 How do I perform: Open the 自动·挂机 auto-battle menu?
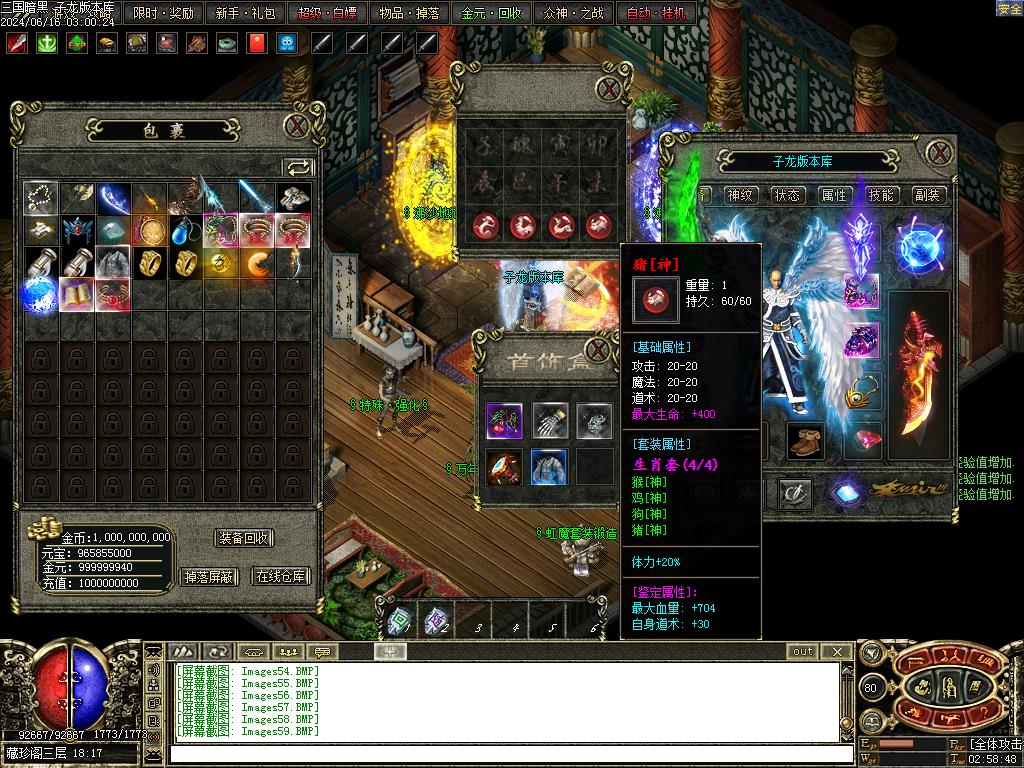(x=656, y=13)
